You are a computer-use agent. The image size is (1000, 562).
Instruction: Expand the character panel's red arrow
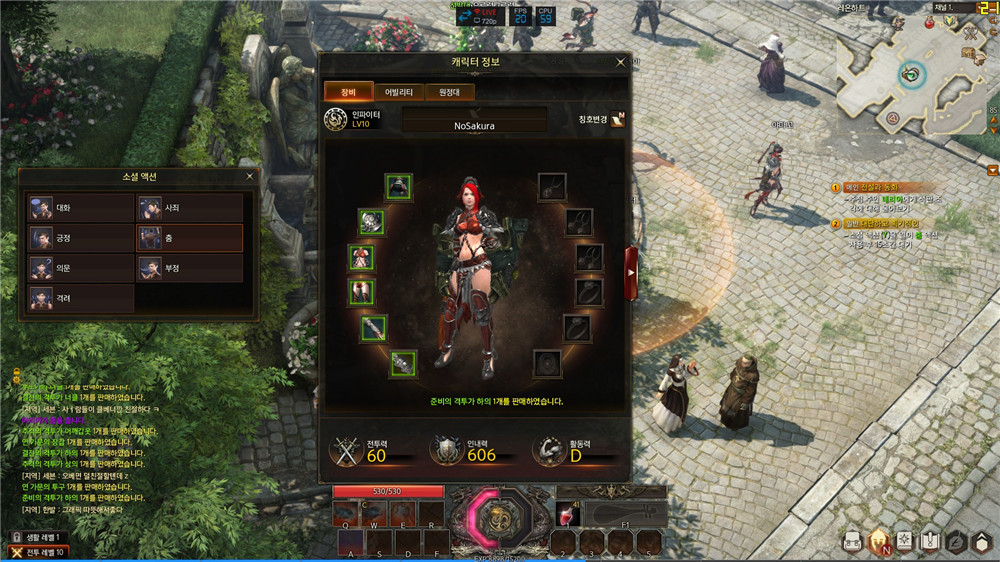pyautogui.click(x=631, y=268)
